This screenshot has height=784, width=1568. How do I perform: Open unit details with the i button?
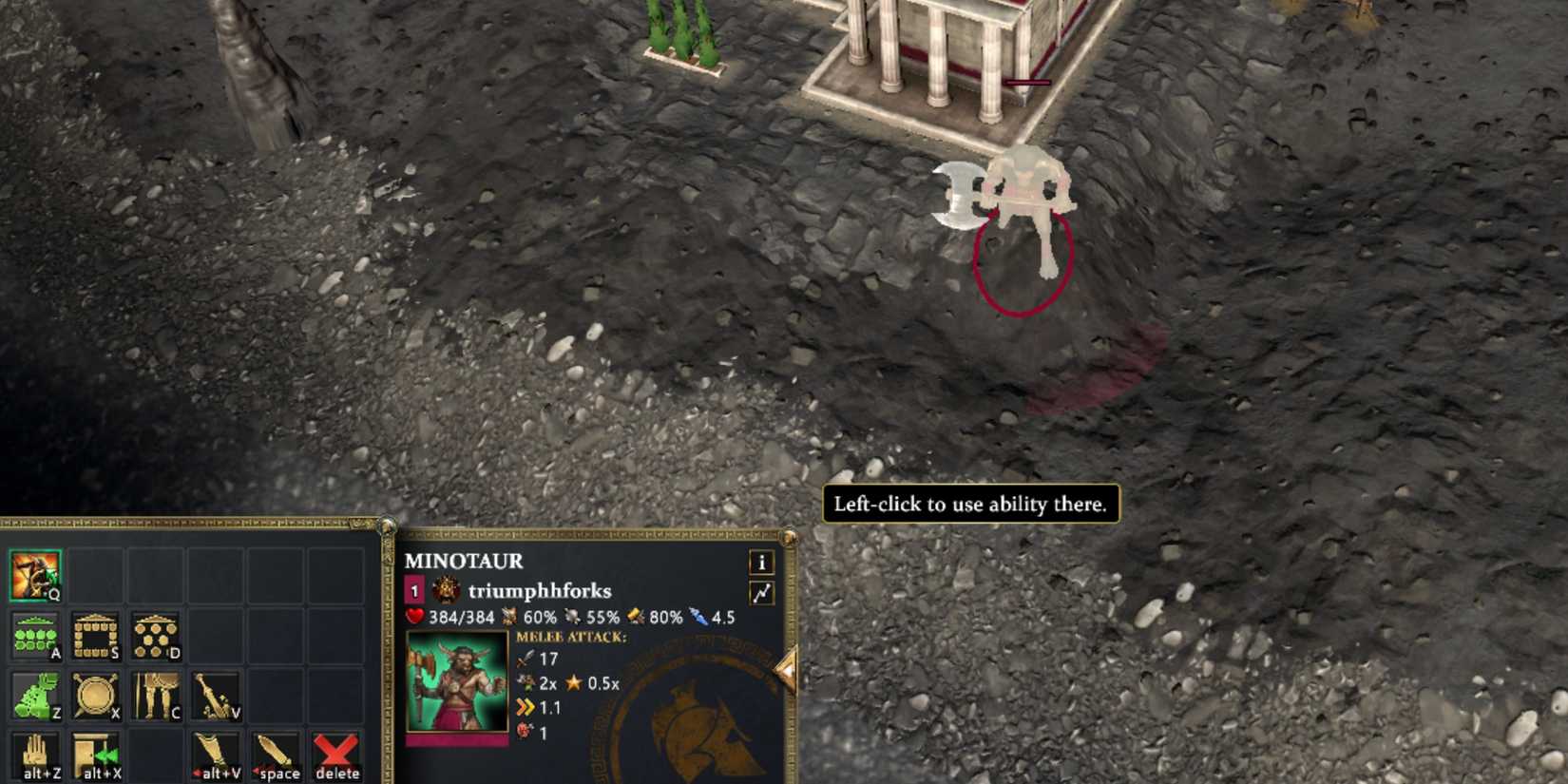click(x=762, y=563)
